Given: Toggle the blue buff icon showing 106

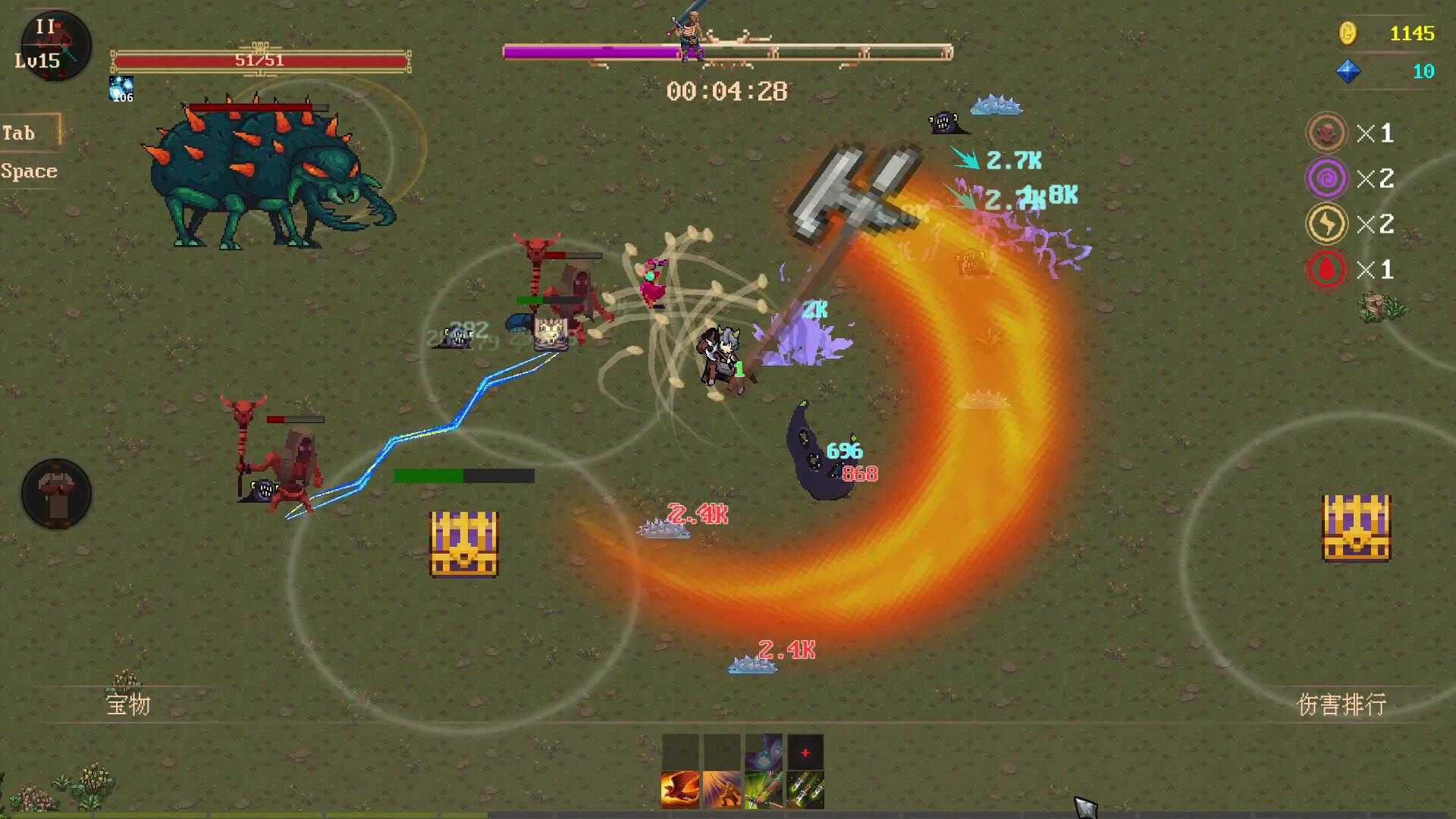Looking at the screenshot, I should click(123, 86).
